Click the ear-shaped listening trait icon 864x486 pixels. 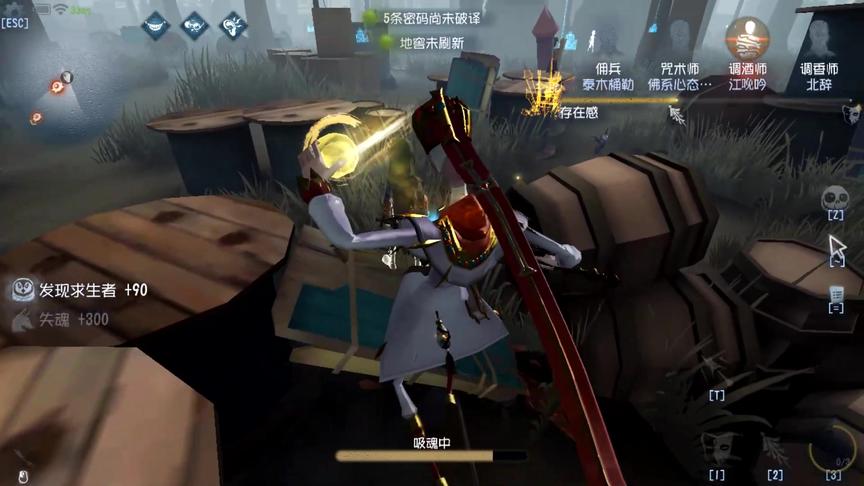click(233, 24)
